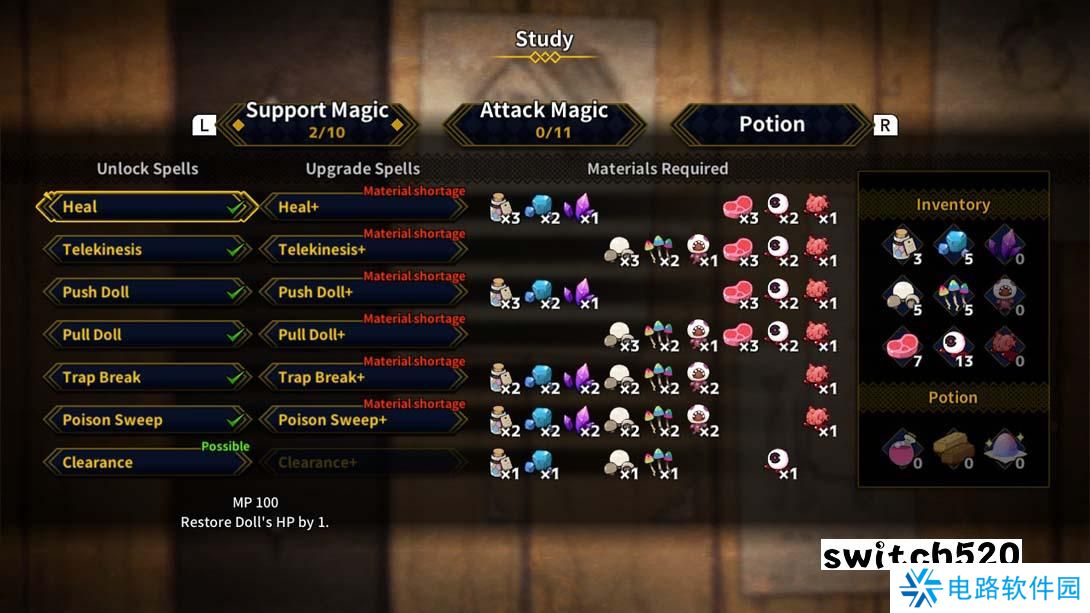This screenshot has height=613, width=1090.
Task: Select the Heal+ upgrade
Action: click(x=362, y=207)
